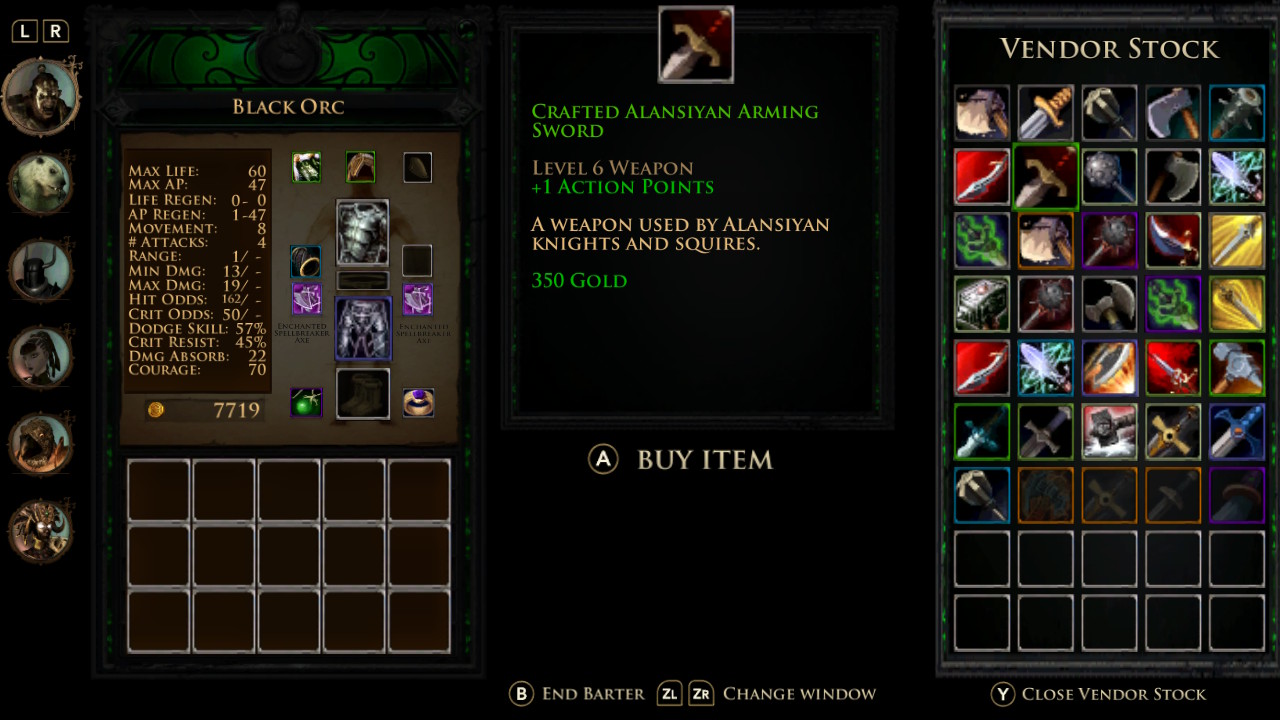Switch to the bear companion portrait
This screenshot has height=720, width=1280.
(x=41, y=181)
